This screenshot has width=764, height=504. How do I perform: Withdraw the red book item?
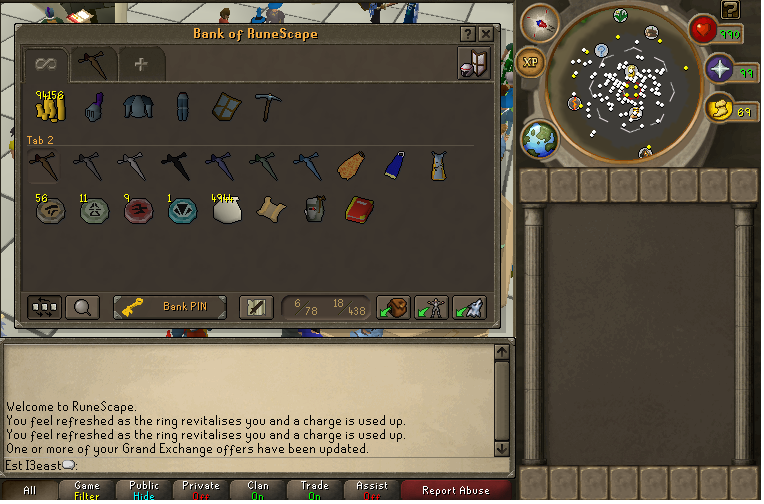pyautogui.click(x=359, y=208)
